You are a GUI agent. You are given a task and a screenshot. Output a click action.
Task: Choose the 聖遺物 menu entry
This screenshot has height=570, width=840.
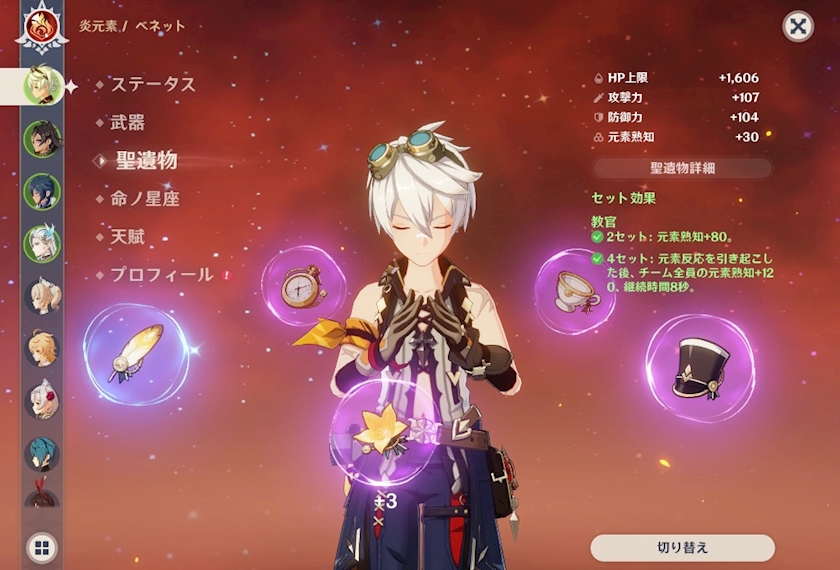click(x=146, y=160)
